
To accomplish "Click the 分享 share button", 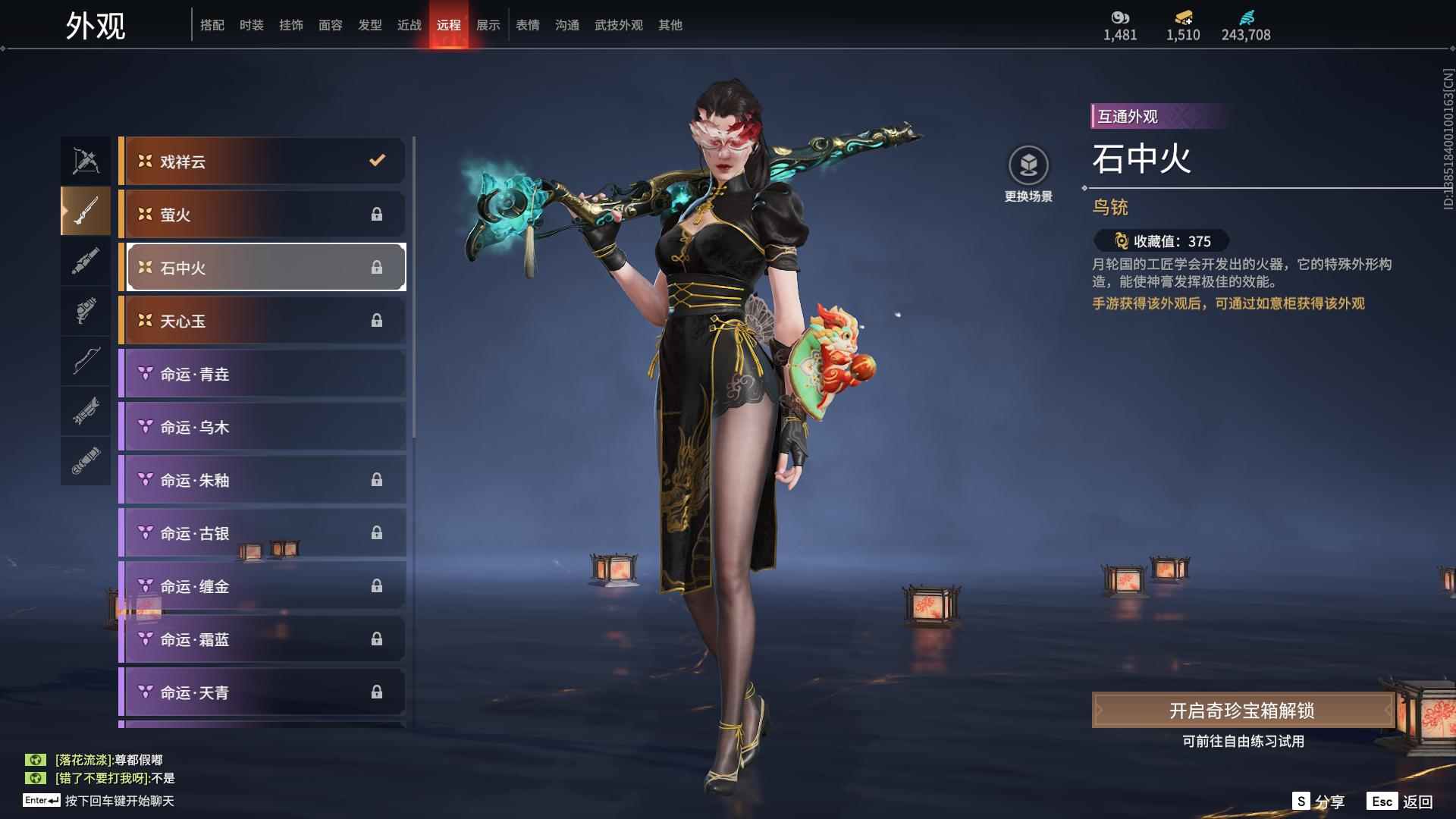I will click(1319, 801).
